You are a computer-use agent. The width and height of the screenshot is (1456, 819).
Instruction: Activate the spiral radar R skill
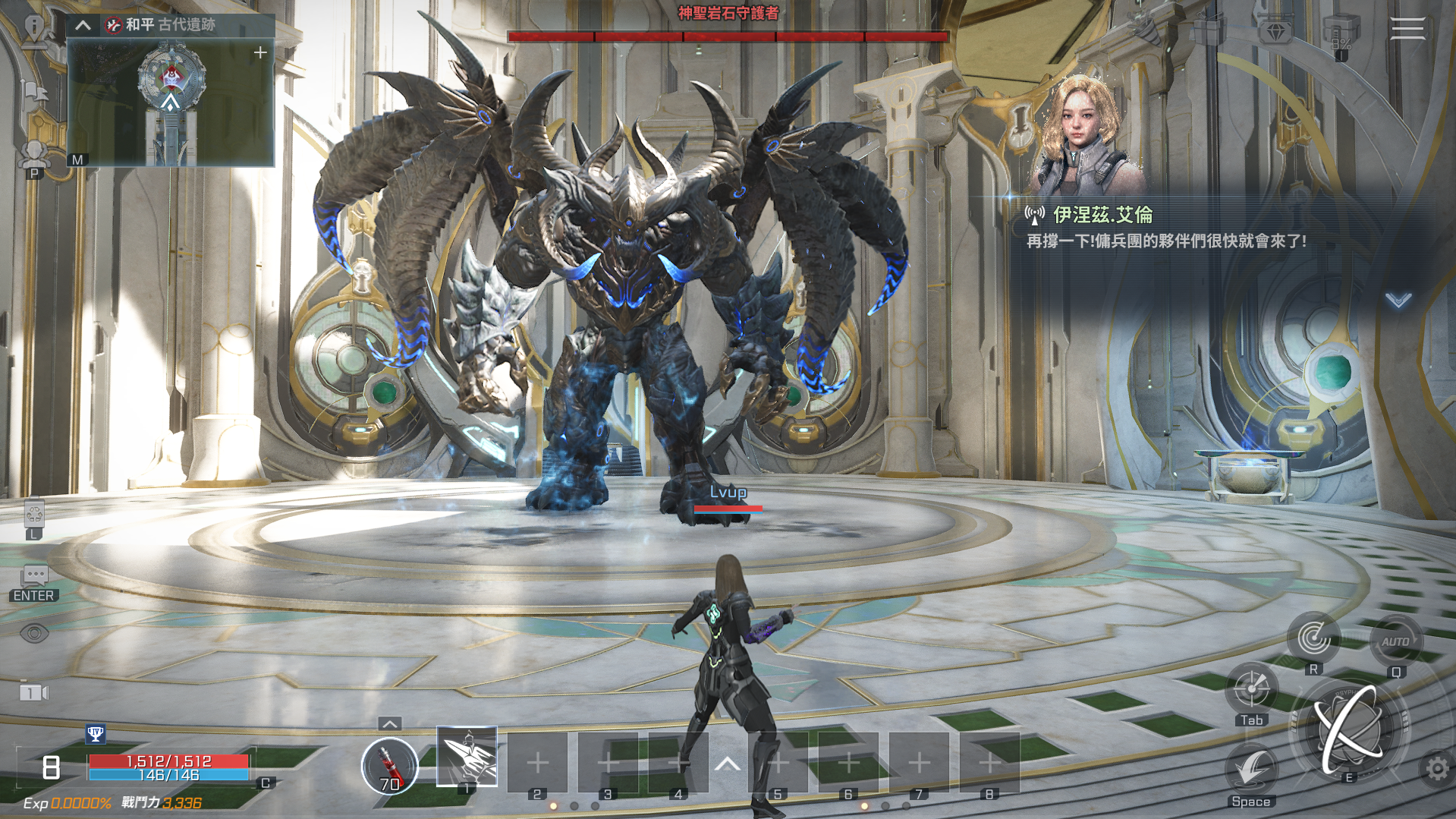click(x=1313, y=638)
